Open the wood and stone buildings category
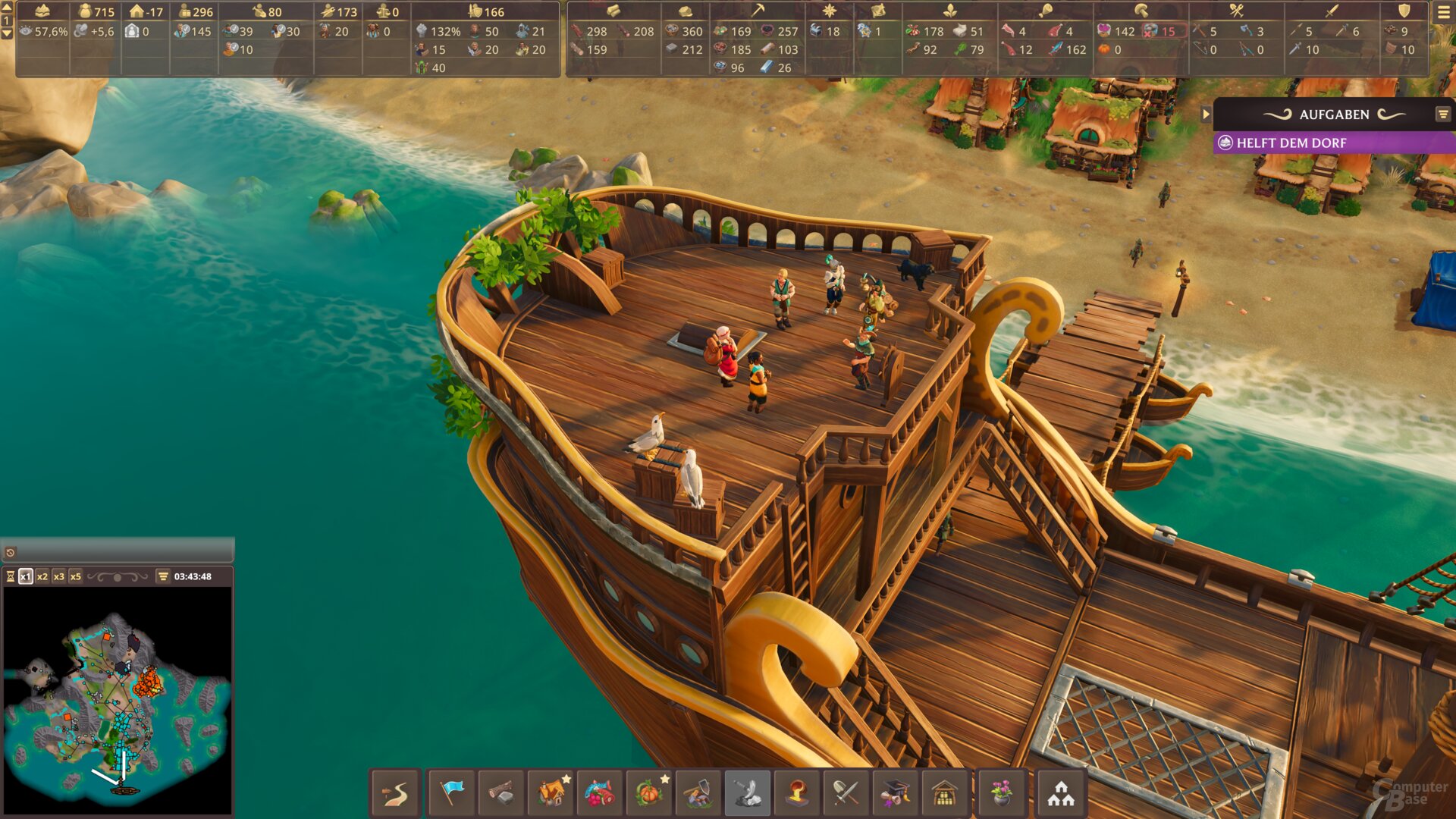The image size is (1456, 819). click(x=501, y=793)
